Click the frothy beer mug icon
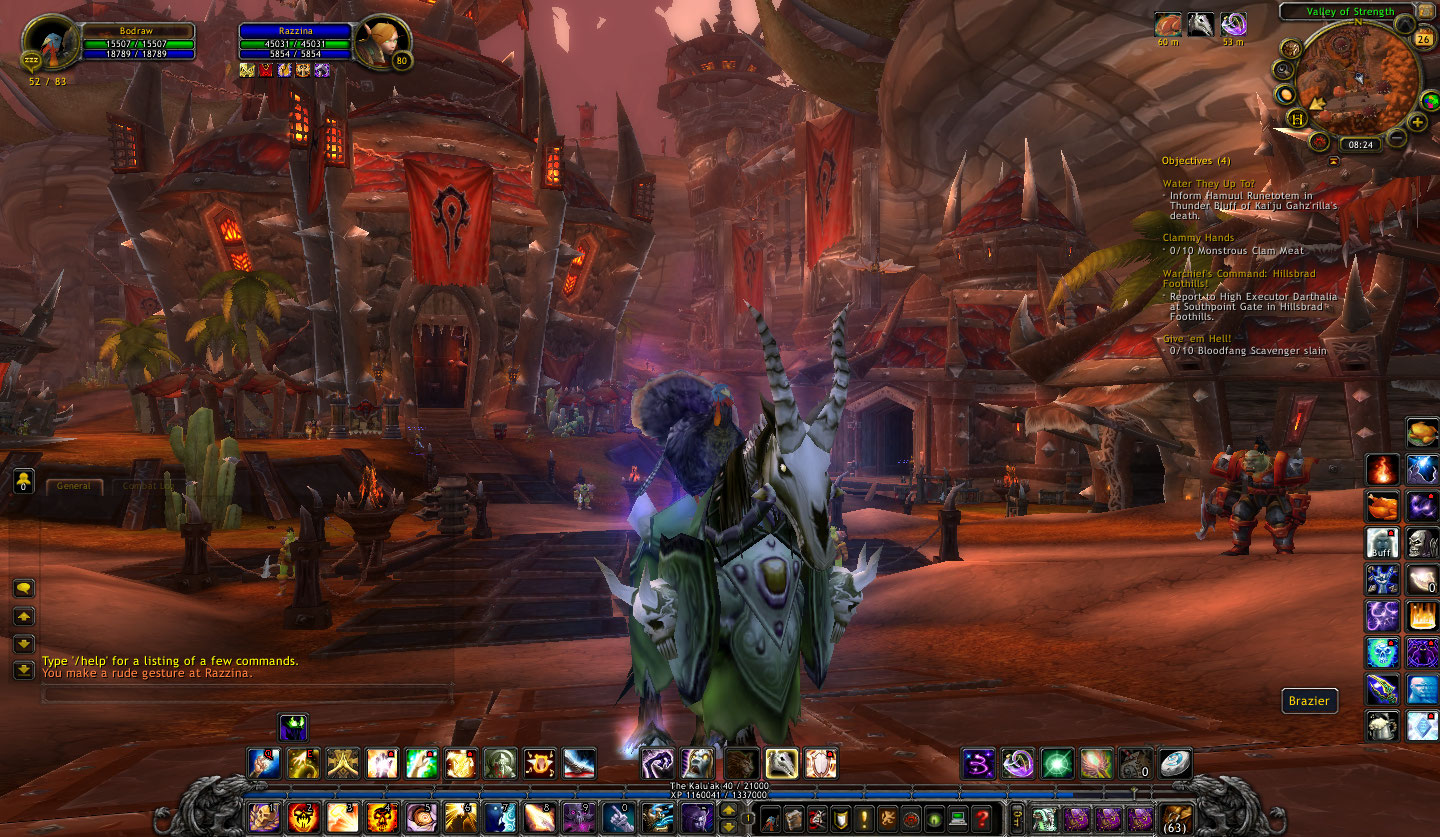The width and height of the screenshot is (1440, 837). [1382, 726]
